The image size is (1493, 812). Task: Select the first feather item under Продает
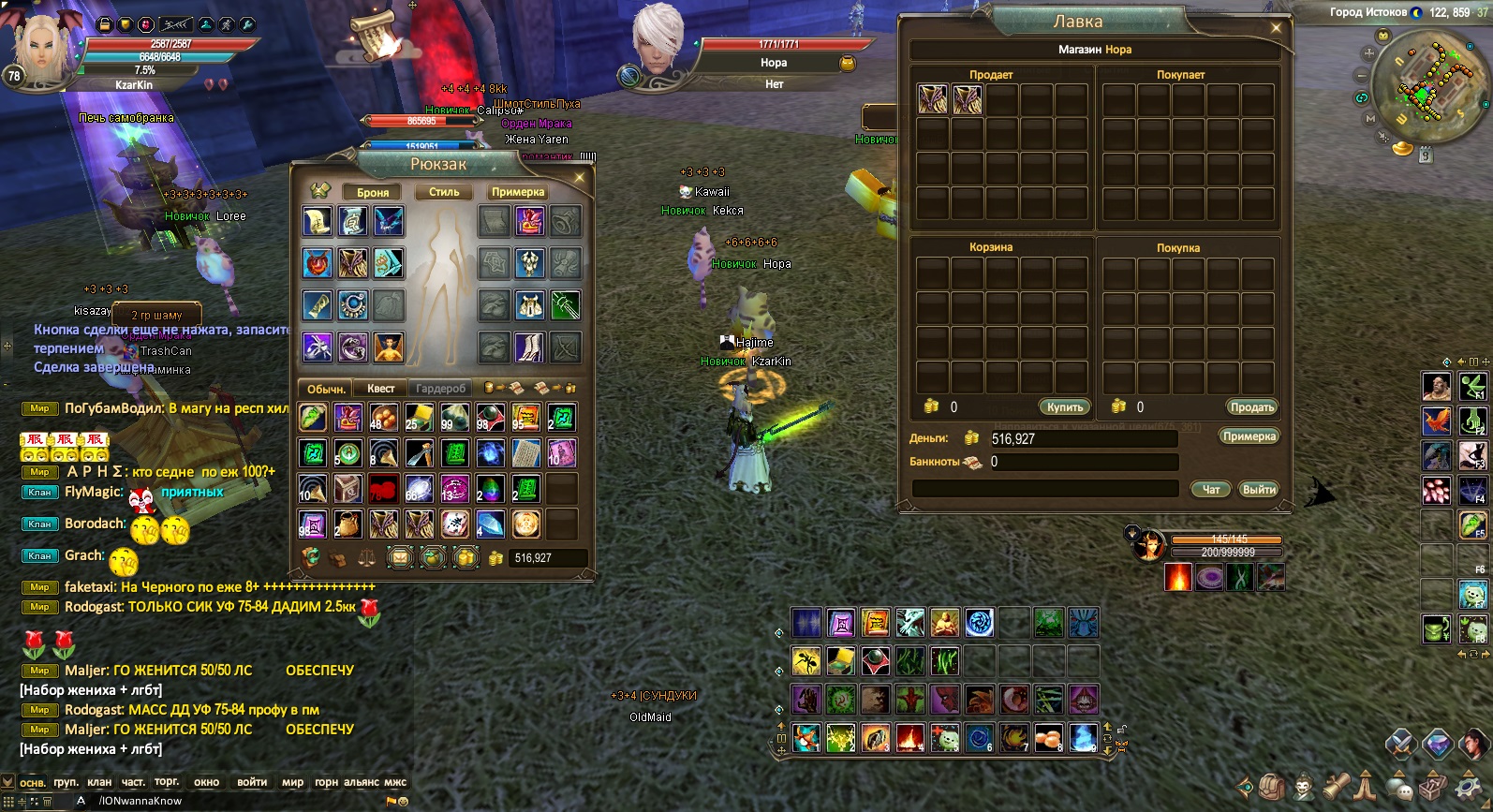(x=932, y=99)
